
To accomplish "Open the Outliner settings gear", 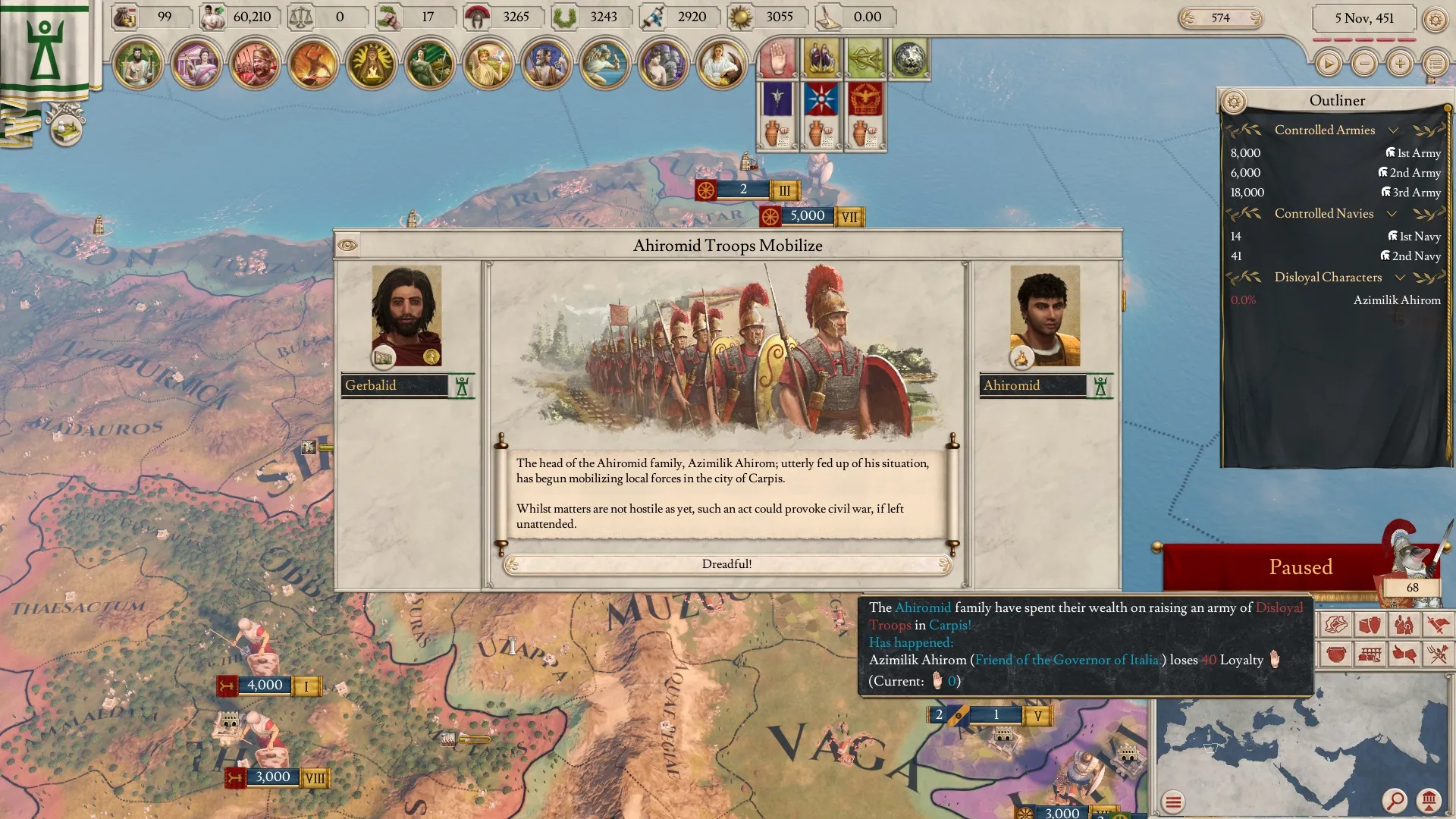I will tap(1234, 101).
